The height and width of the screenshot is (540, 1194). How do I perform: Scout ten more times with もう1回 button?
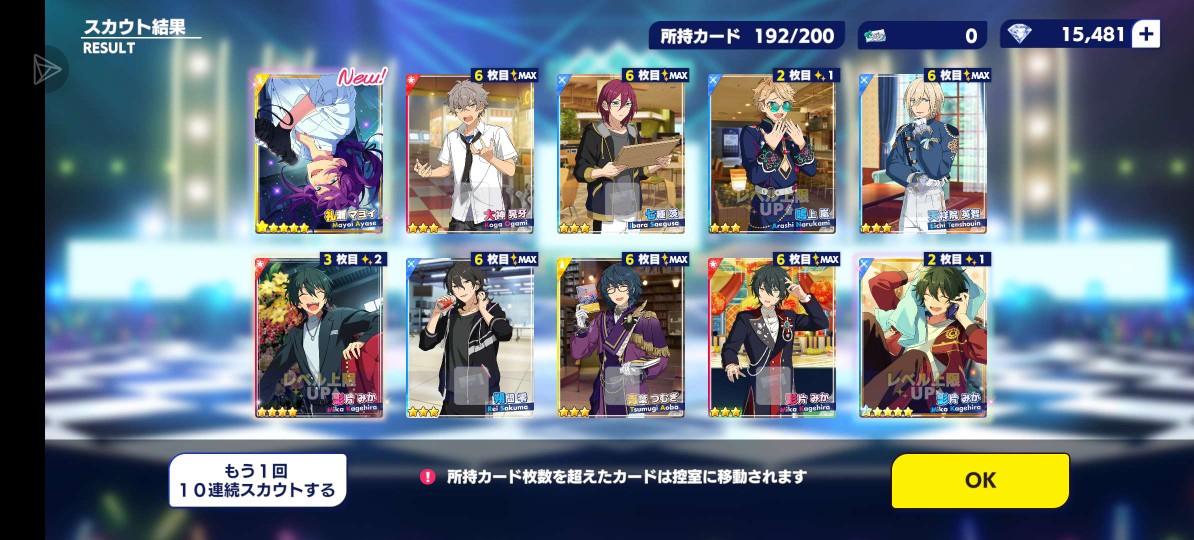pos(257,480)
